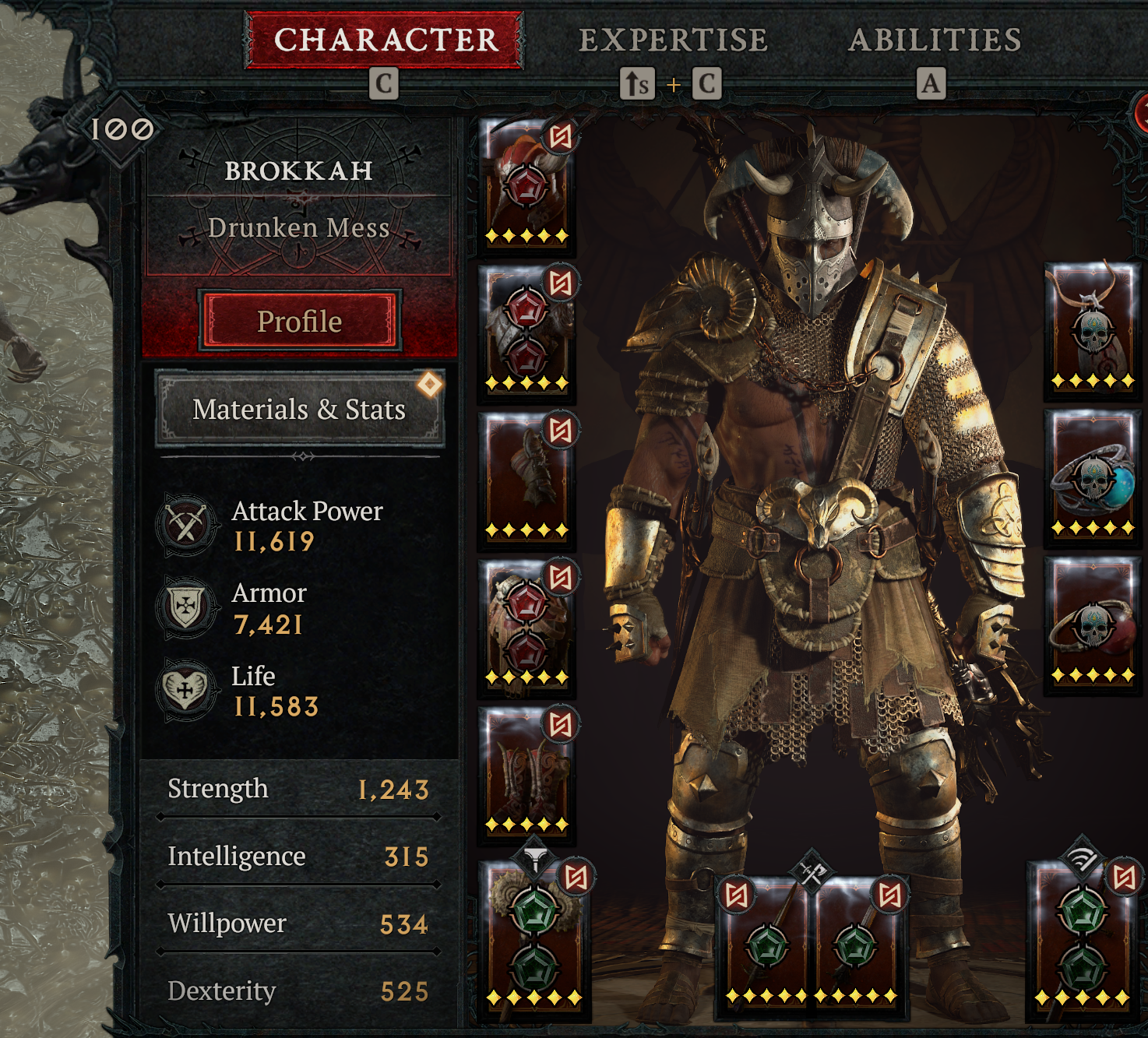Inspect the two-handed slashing weapon slot
This screenshot has height=1038, width=1148.
point(1081,938)
